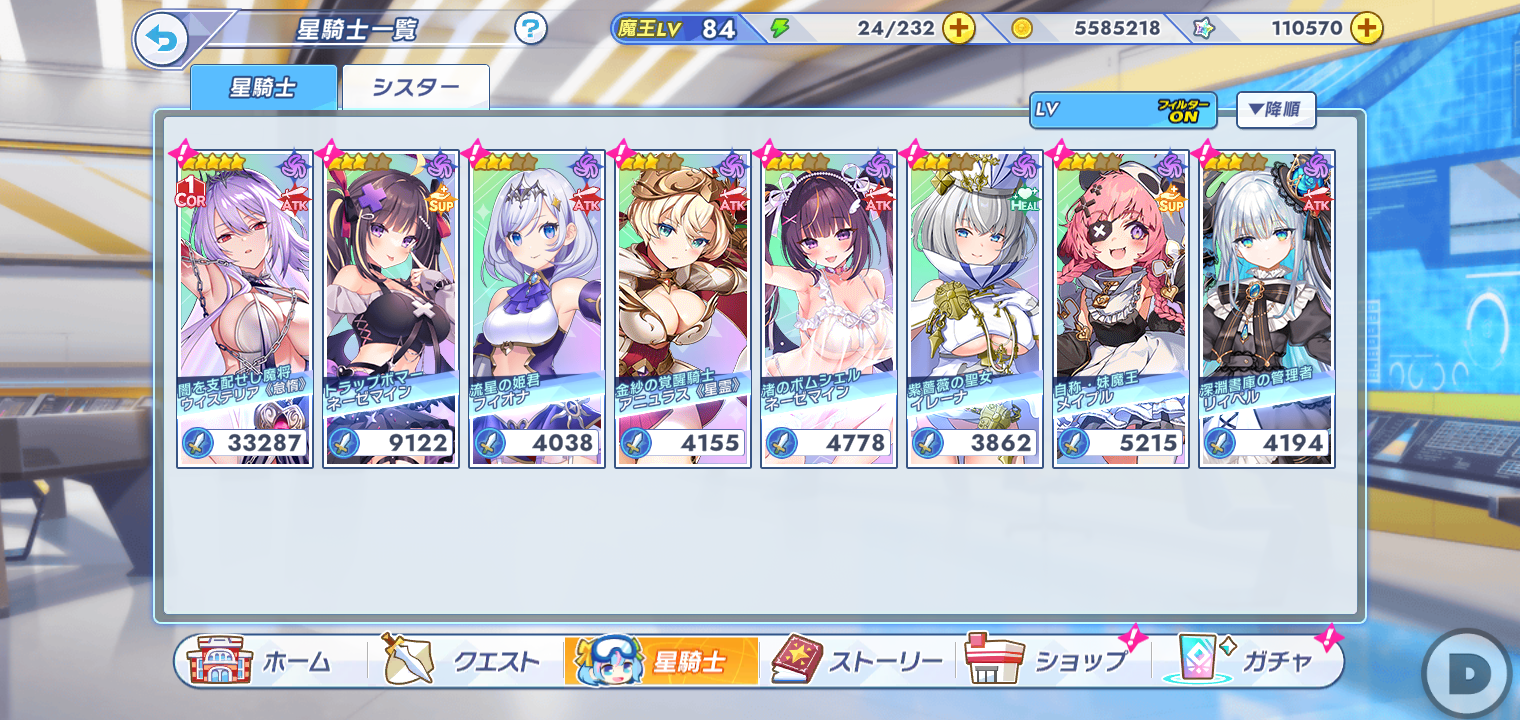Viewport: 1520px width, 720px height.
Task: Open the question mark help button
Action: 531,29
